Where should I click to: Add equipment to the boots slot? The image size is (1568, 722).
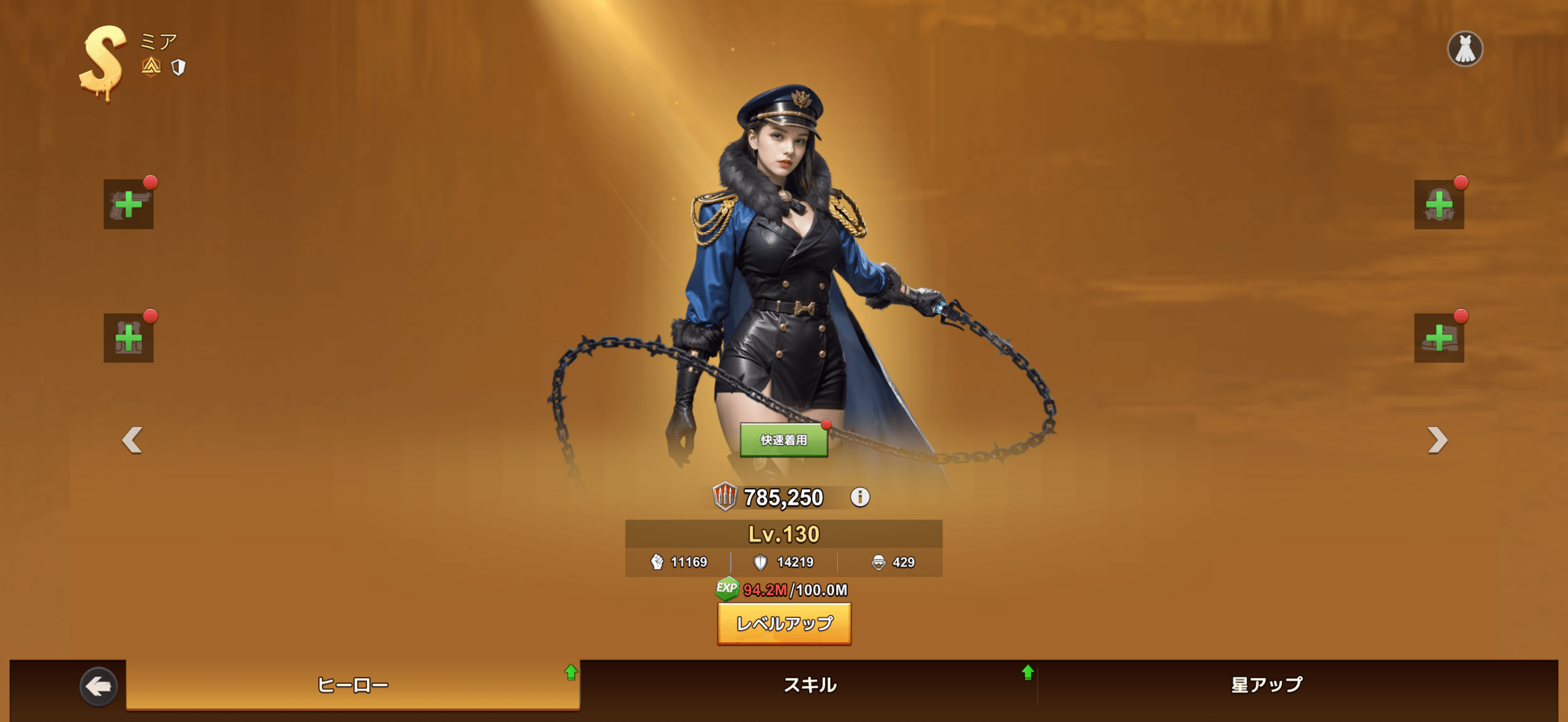coord(1439,338)
